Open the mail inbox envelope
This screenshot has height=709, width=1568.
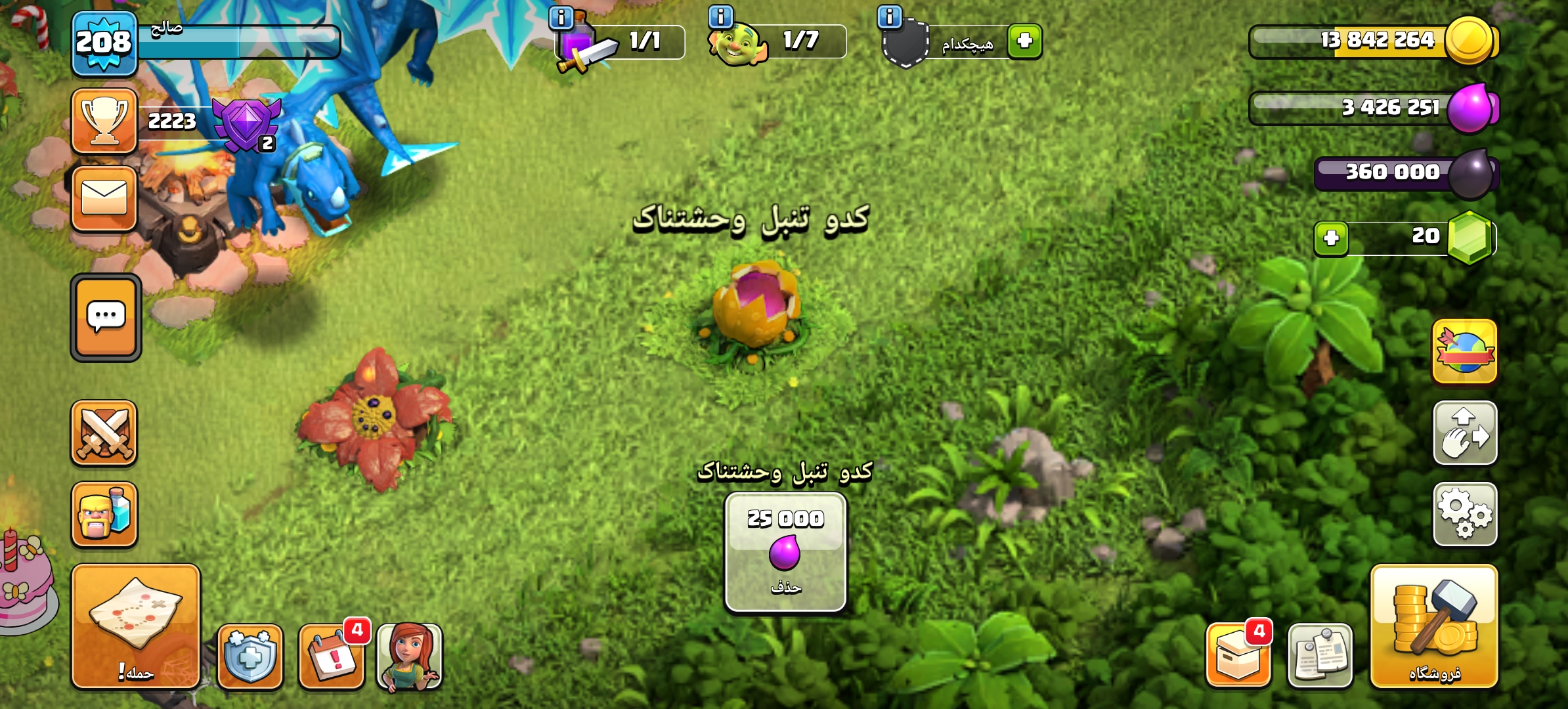[104, 198]
